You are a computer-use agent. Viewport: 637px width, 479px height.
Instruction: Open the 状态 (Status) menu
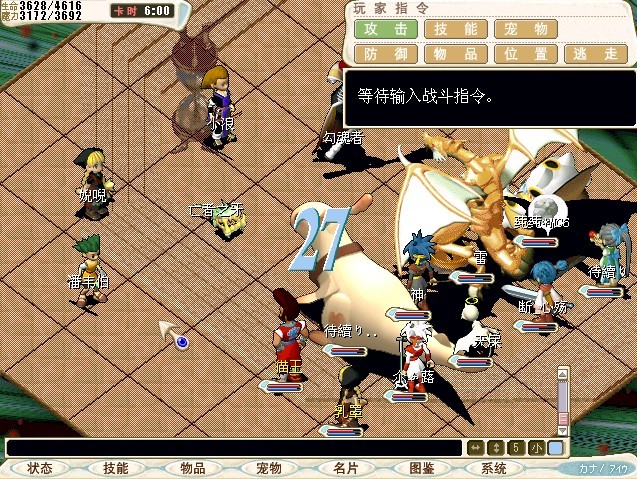(x=40, y=468)
